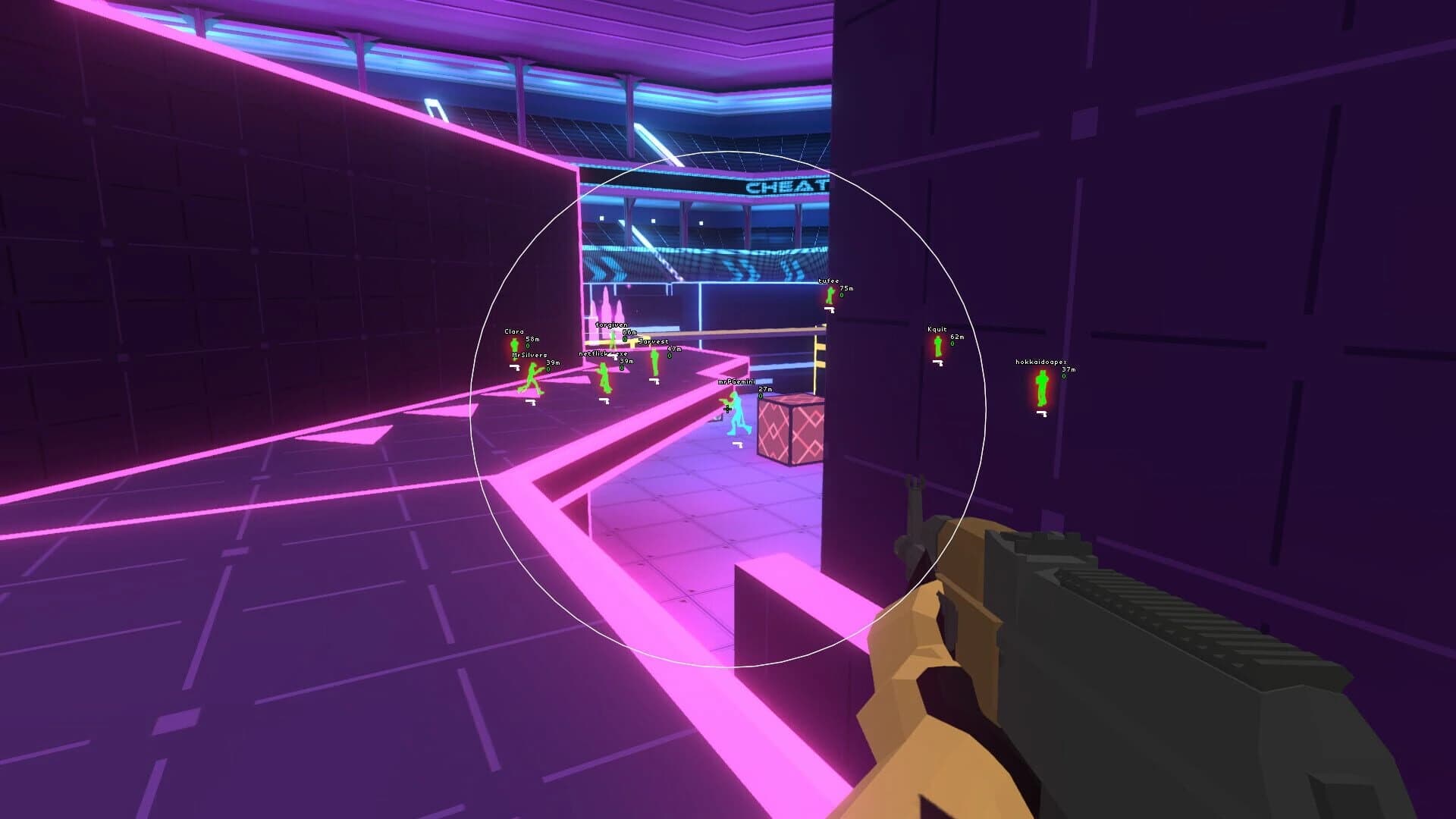
Task: Click the forgiven name label
Action: coord(611,325)
